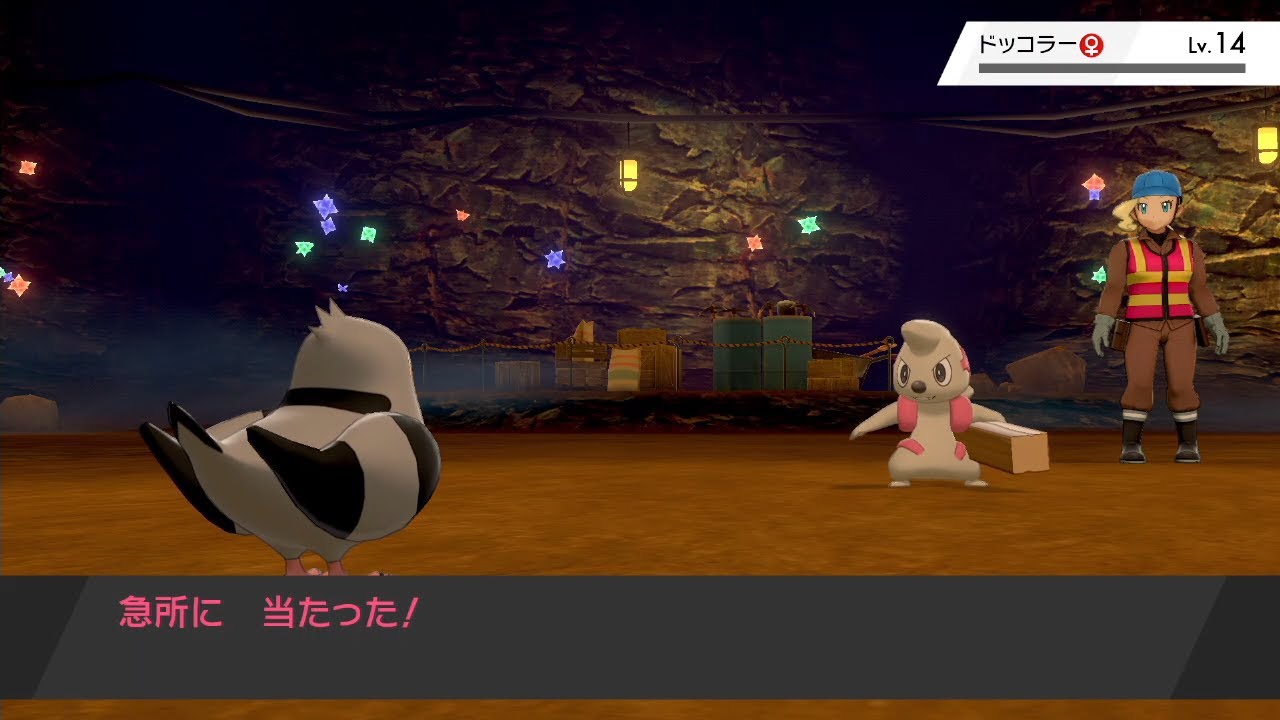Click the Lv.14 level indicator
Viewport: 1280px width, 720px height.
pos(1218,44)
